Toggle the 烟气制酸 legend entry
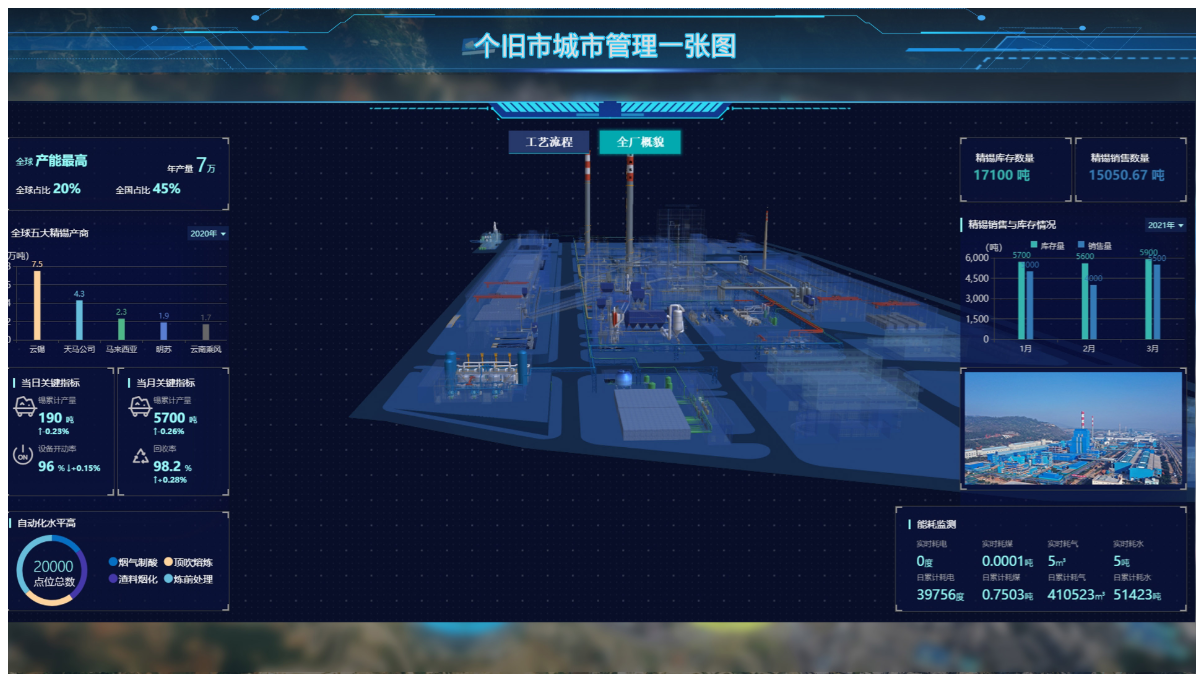This screenshot has height=682, width=1204. 133,563
